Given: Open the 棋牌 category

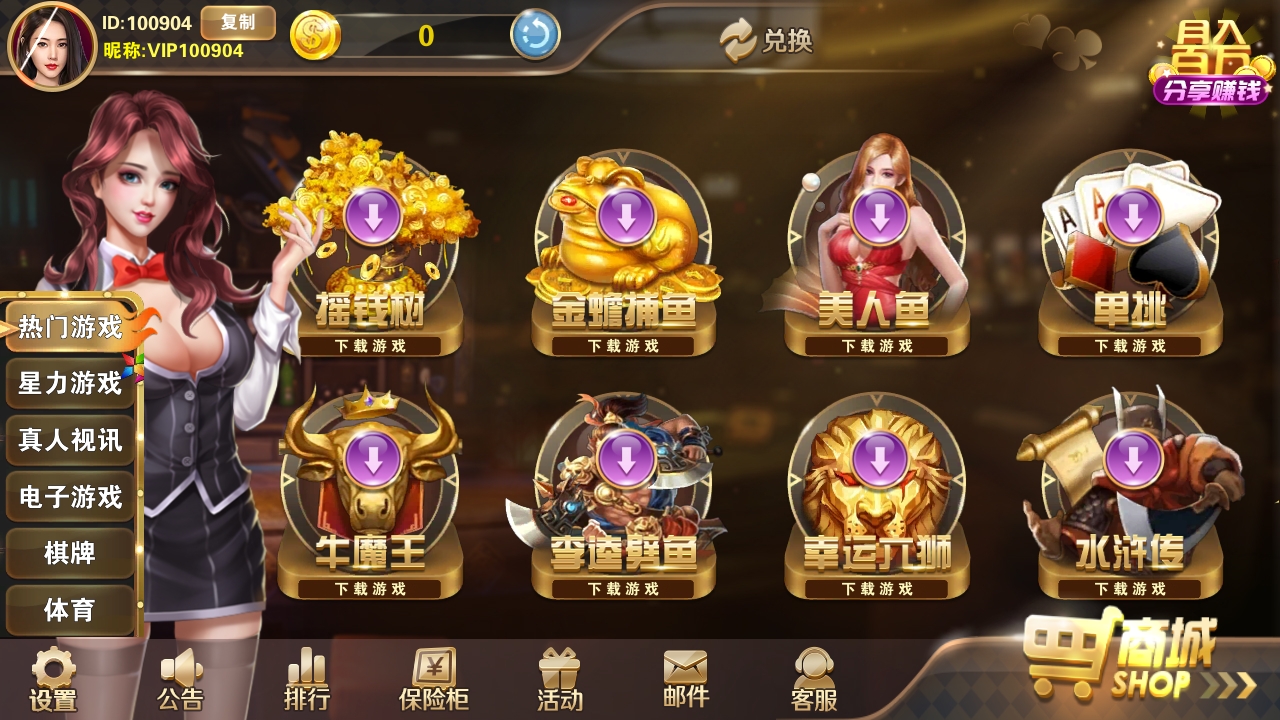Looking at the screenshot, I should pyautogui.click(x=70, y=553).
